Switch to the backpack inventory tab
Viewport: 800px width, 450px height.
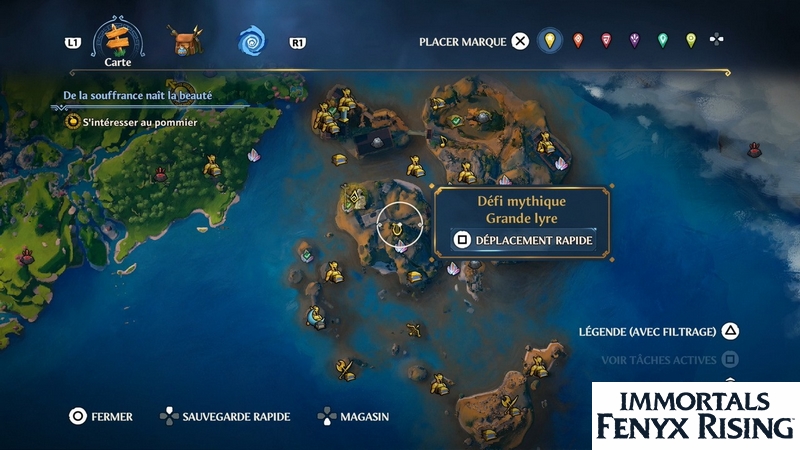pyautogui.click(x=185, y=42)
